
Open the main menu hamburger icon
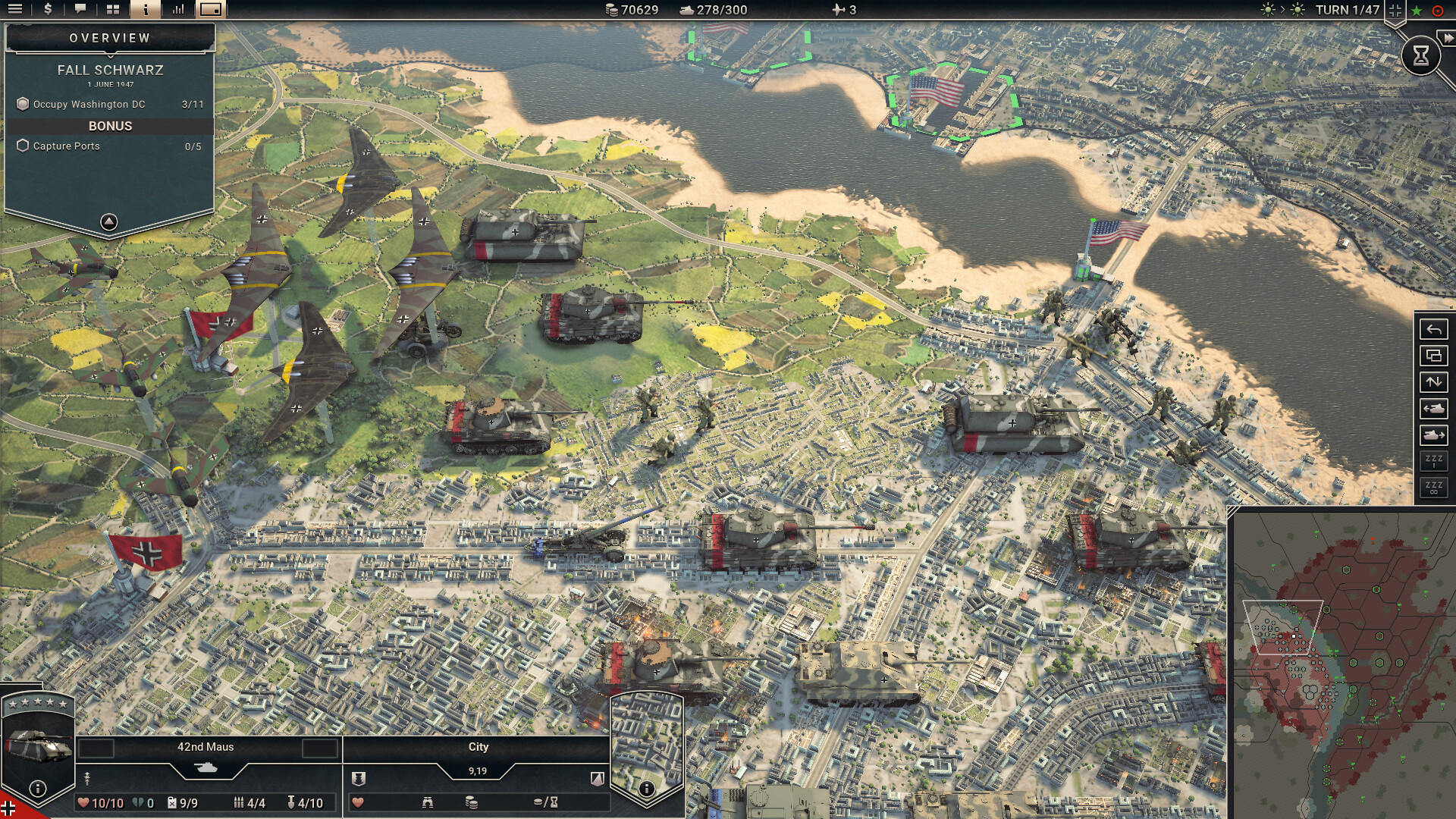click(x=15, y=11)
